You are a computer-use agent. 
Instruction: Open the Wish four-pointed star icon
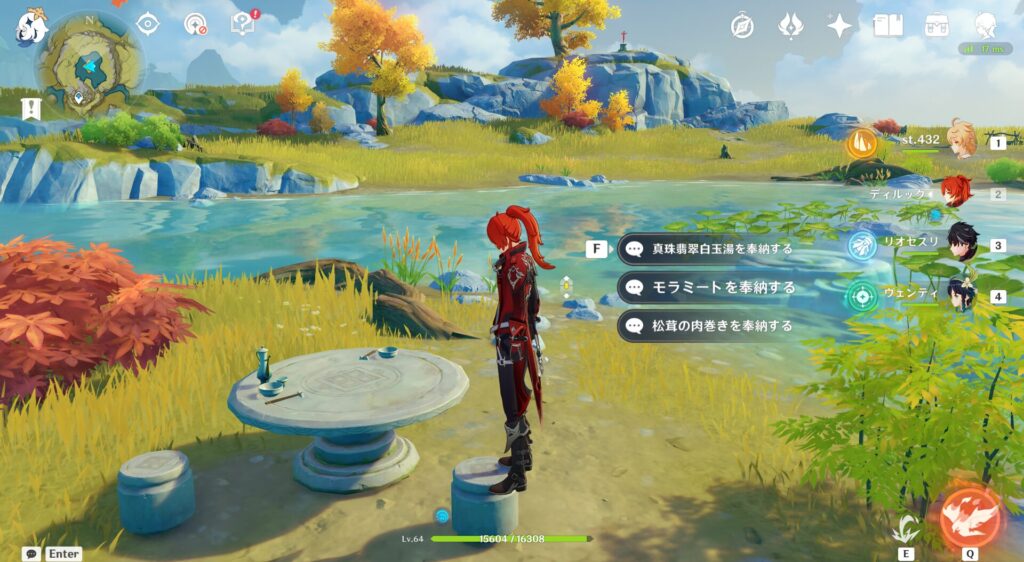point(839,26)
